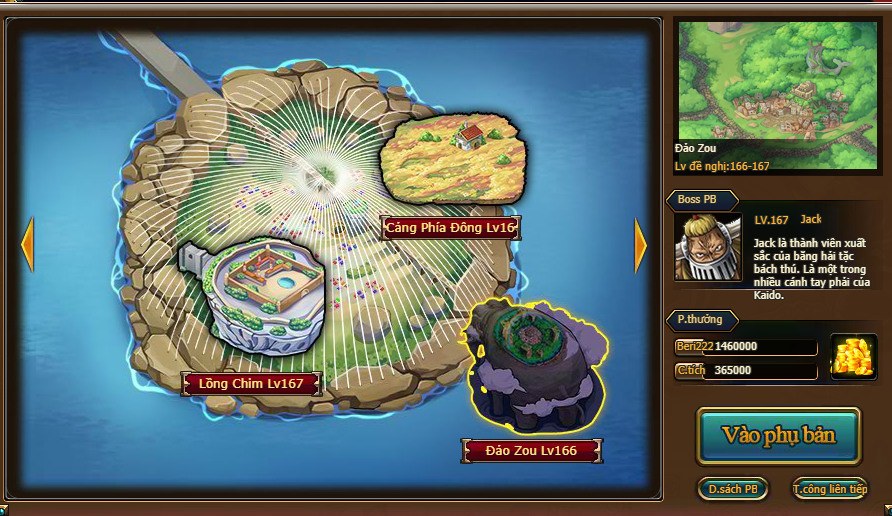
Task: Enter the dungeon with Vào phụ bản
Action: pos(778,436)
